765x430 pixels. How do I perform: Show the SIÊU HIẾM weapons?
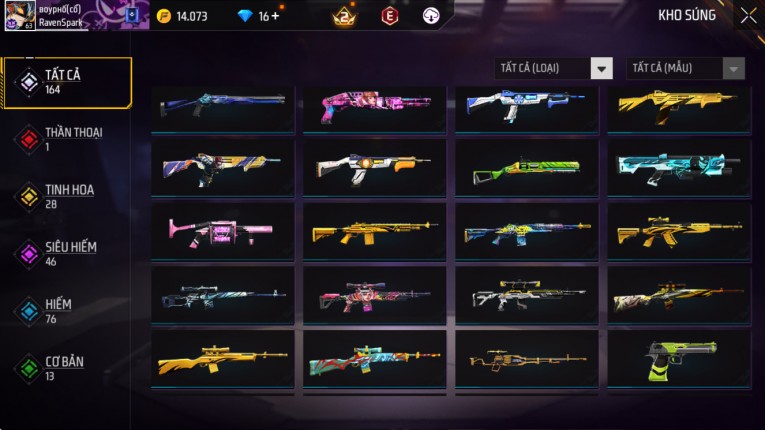pyautogui.click(x=67, y=253)
